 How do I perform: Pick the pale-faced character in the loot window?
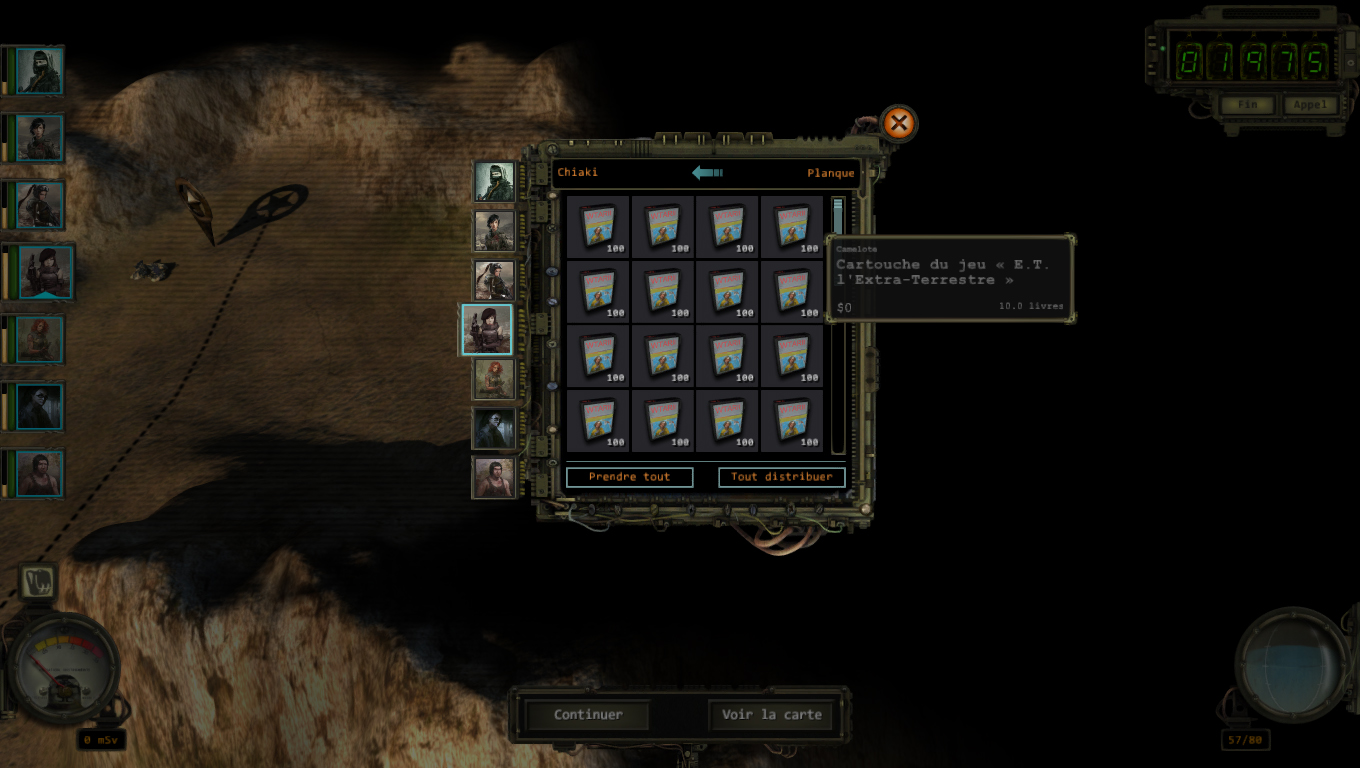494,428
